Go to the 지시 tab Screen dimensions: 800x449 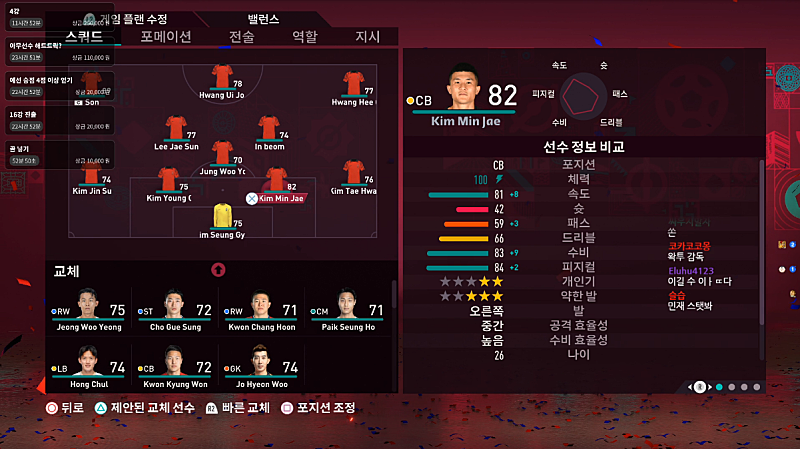coord(368,36)
